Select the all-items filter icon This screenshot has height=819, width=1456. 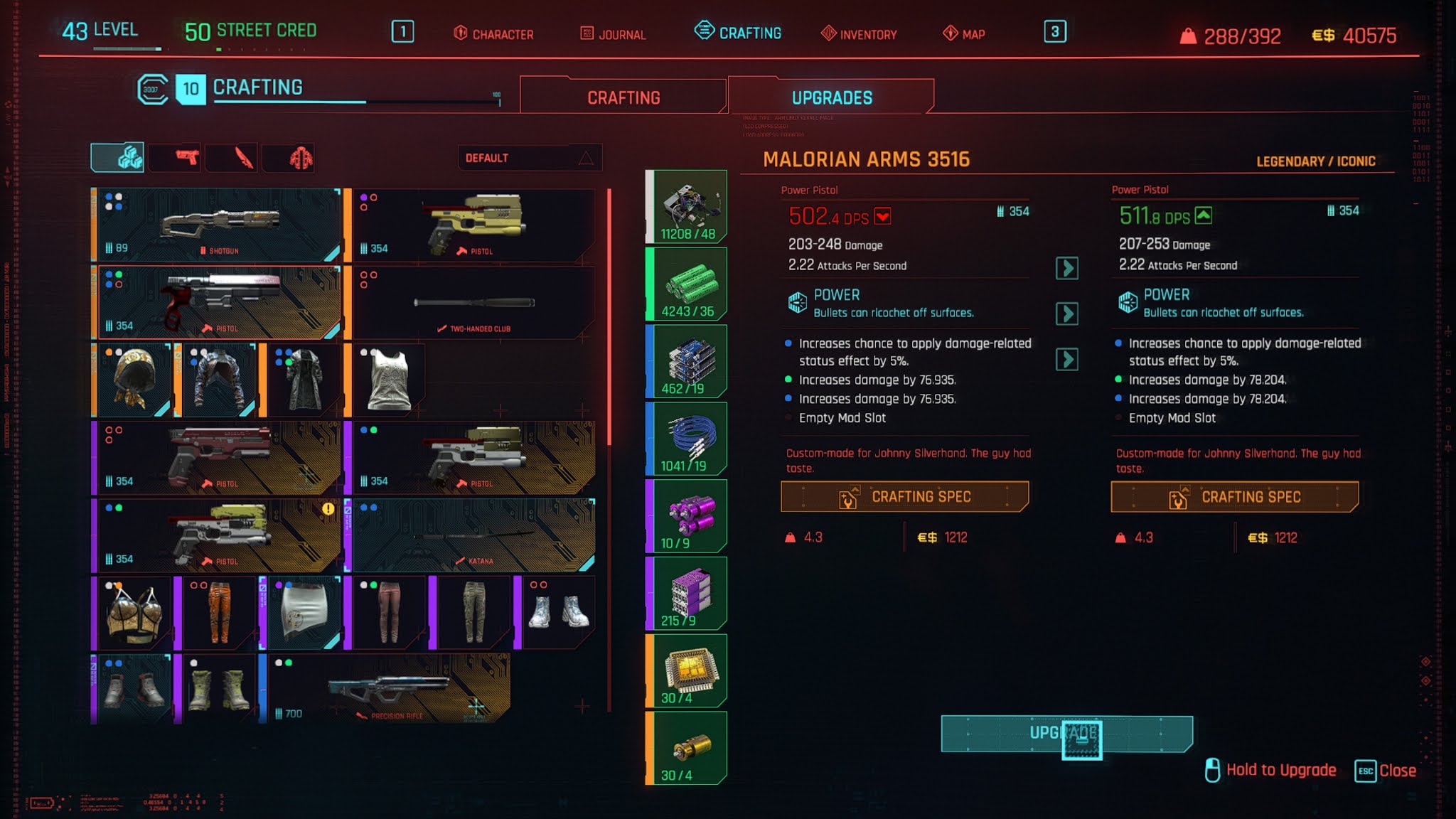point(118,157)
